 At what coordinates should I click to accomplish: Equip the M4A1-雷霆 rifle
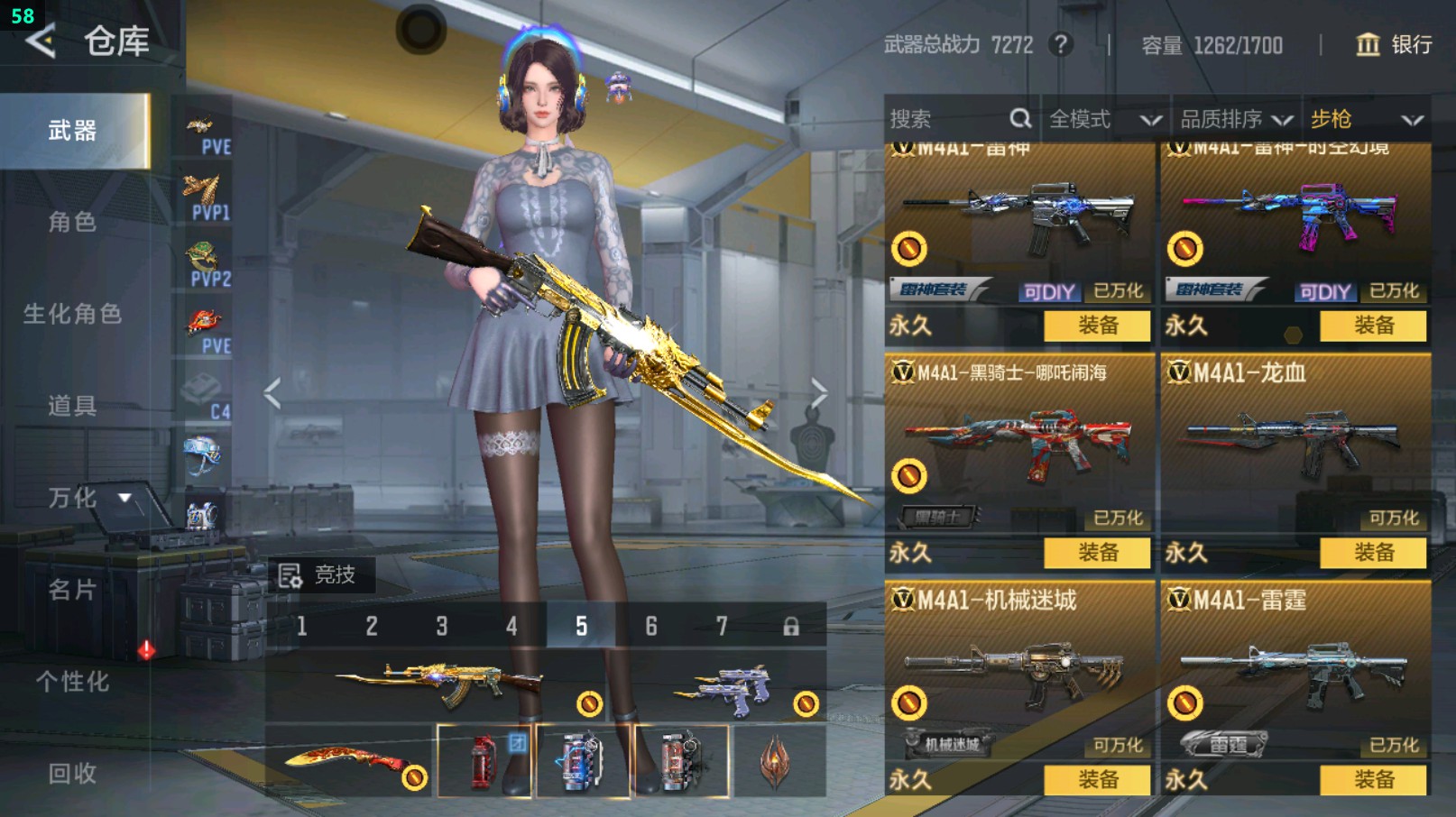(1373, 780)
